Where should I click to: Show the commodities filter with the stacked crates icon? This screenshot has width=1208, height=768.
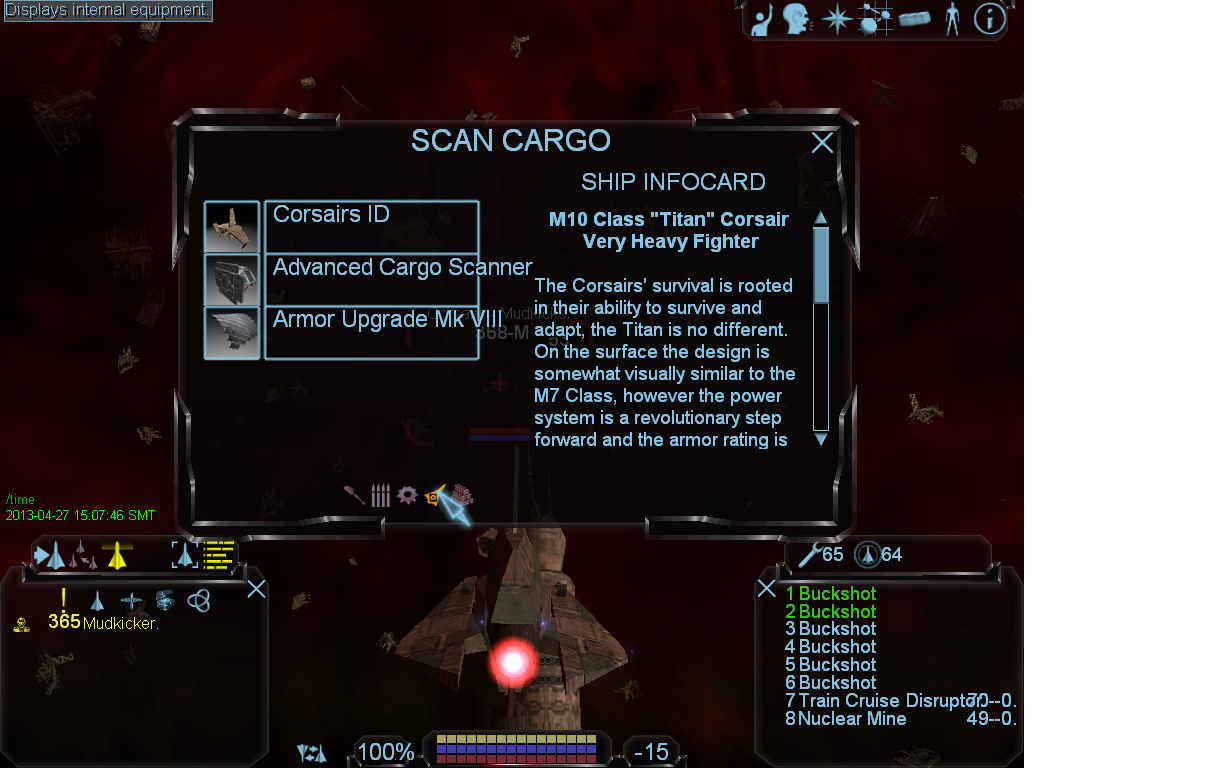pos(461,494)
